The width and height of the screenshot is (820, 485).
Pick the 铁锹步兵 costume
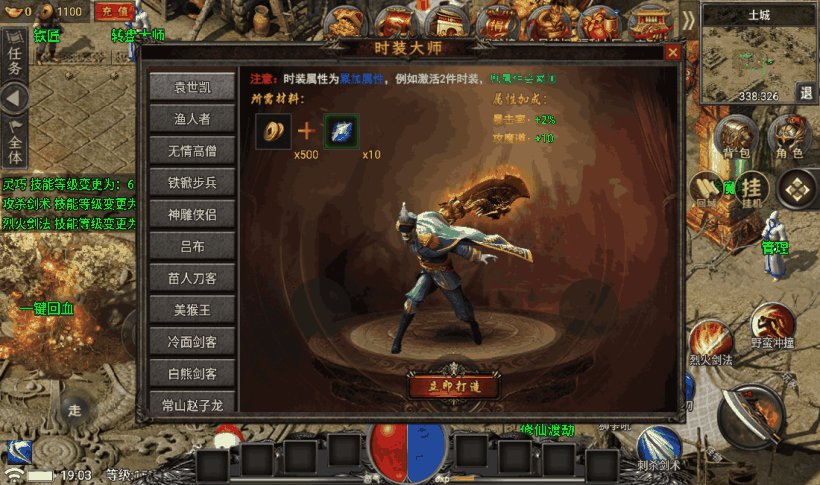tap(194, 183)
